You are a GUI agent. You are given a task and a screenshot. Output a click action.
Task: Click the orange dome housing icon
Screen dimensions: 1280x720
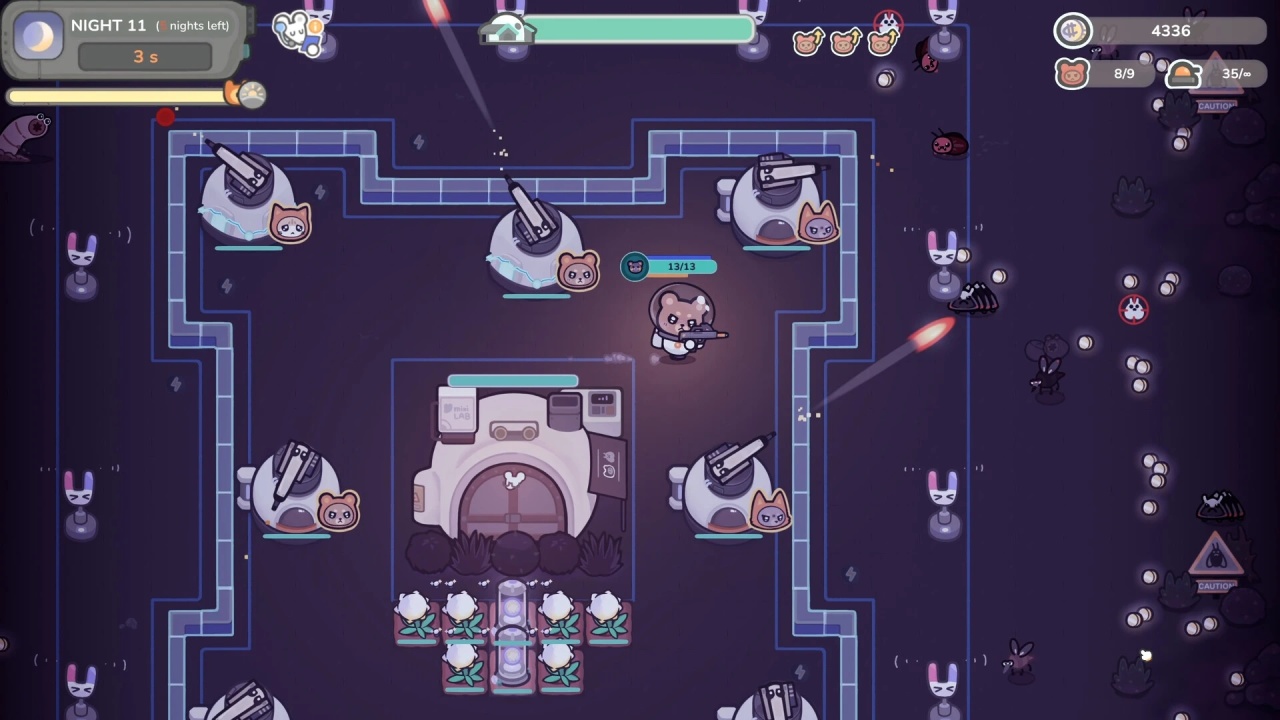[x=1183, y=74]
